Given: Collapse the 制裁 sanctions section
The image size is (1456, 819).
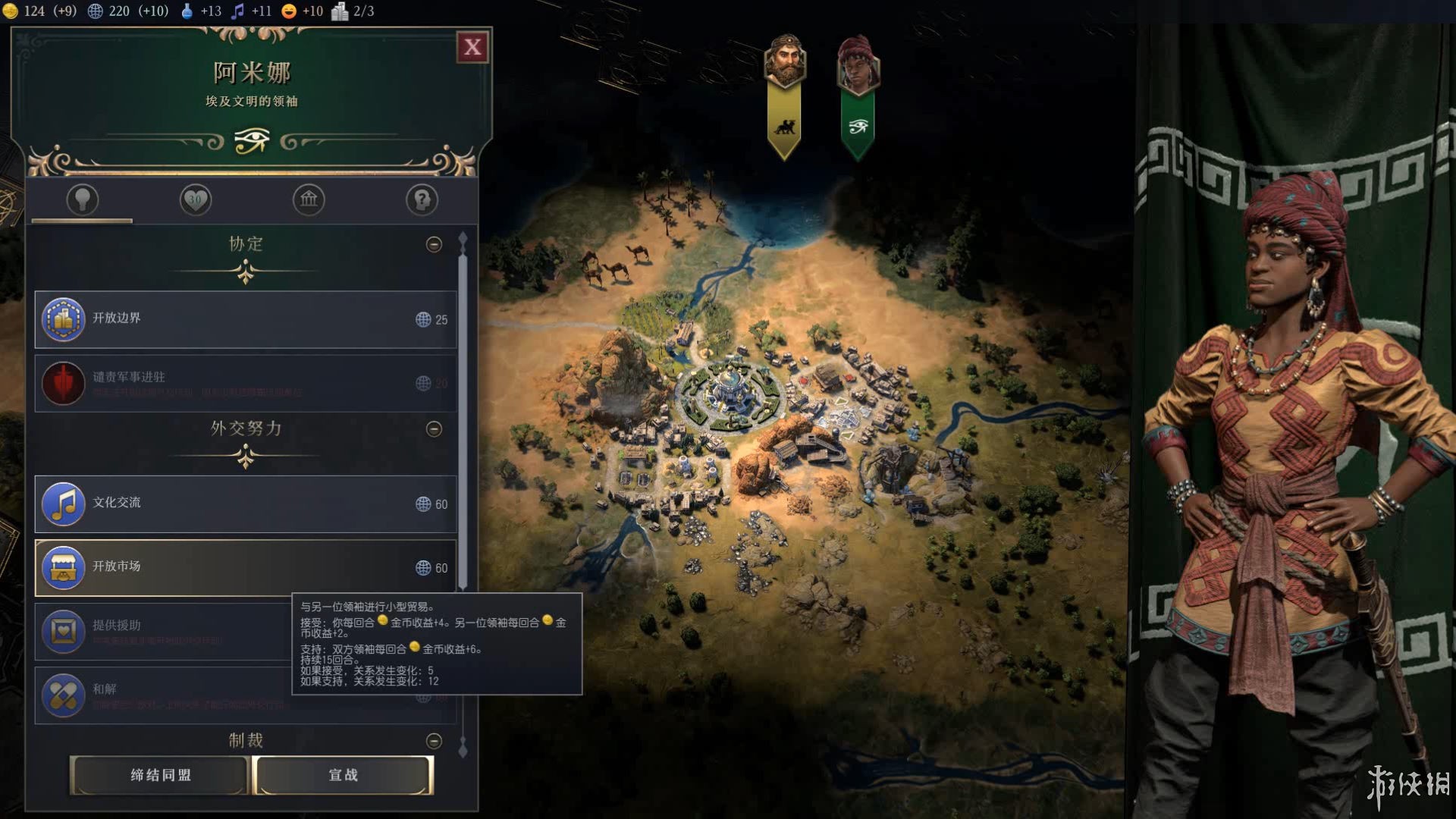Looking at the screenshot, I should tap(434, 741).
